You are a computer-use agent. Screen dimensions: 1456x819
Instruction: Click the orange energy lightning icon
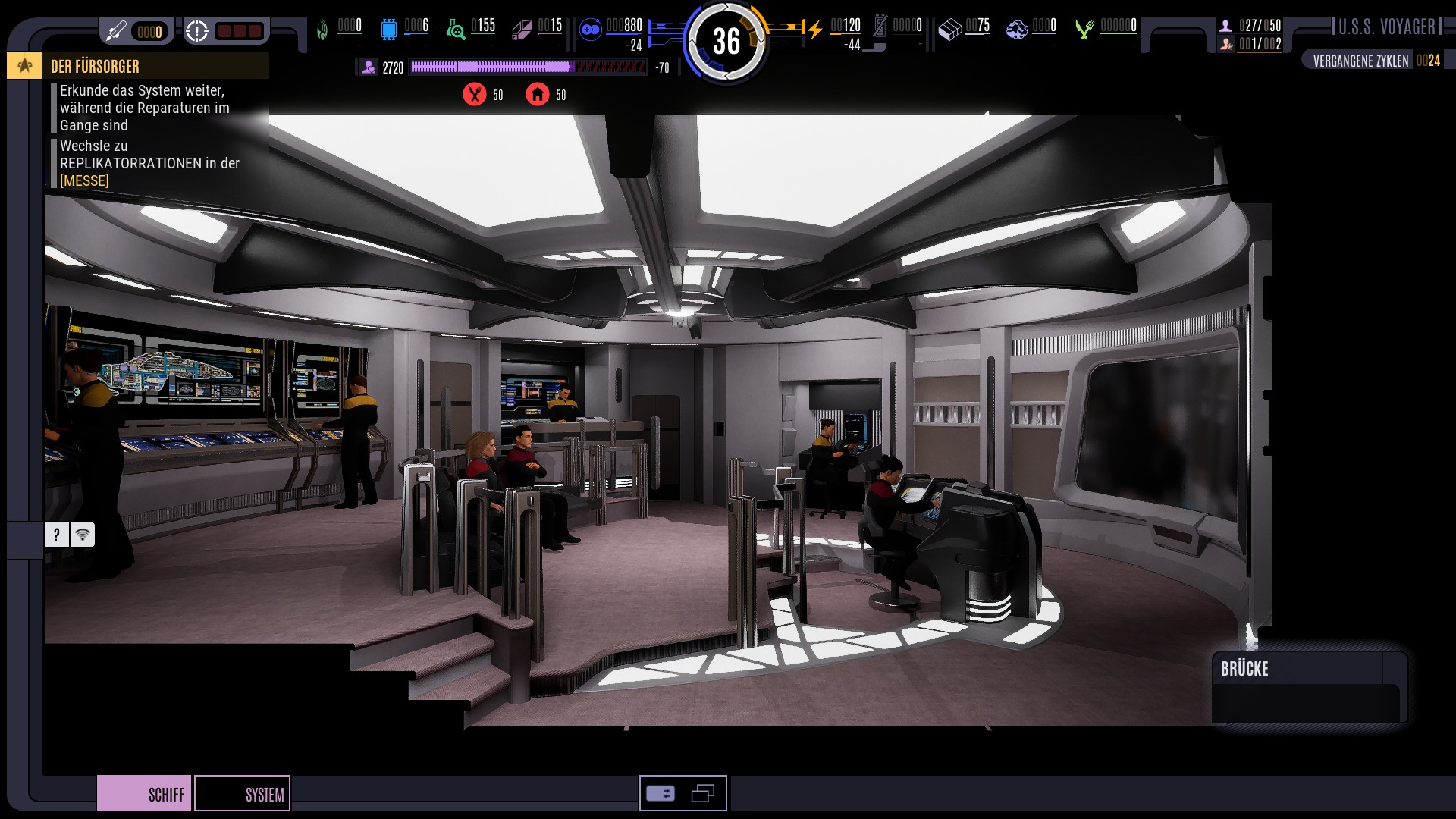(815, 30)
